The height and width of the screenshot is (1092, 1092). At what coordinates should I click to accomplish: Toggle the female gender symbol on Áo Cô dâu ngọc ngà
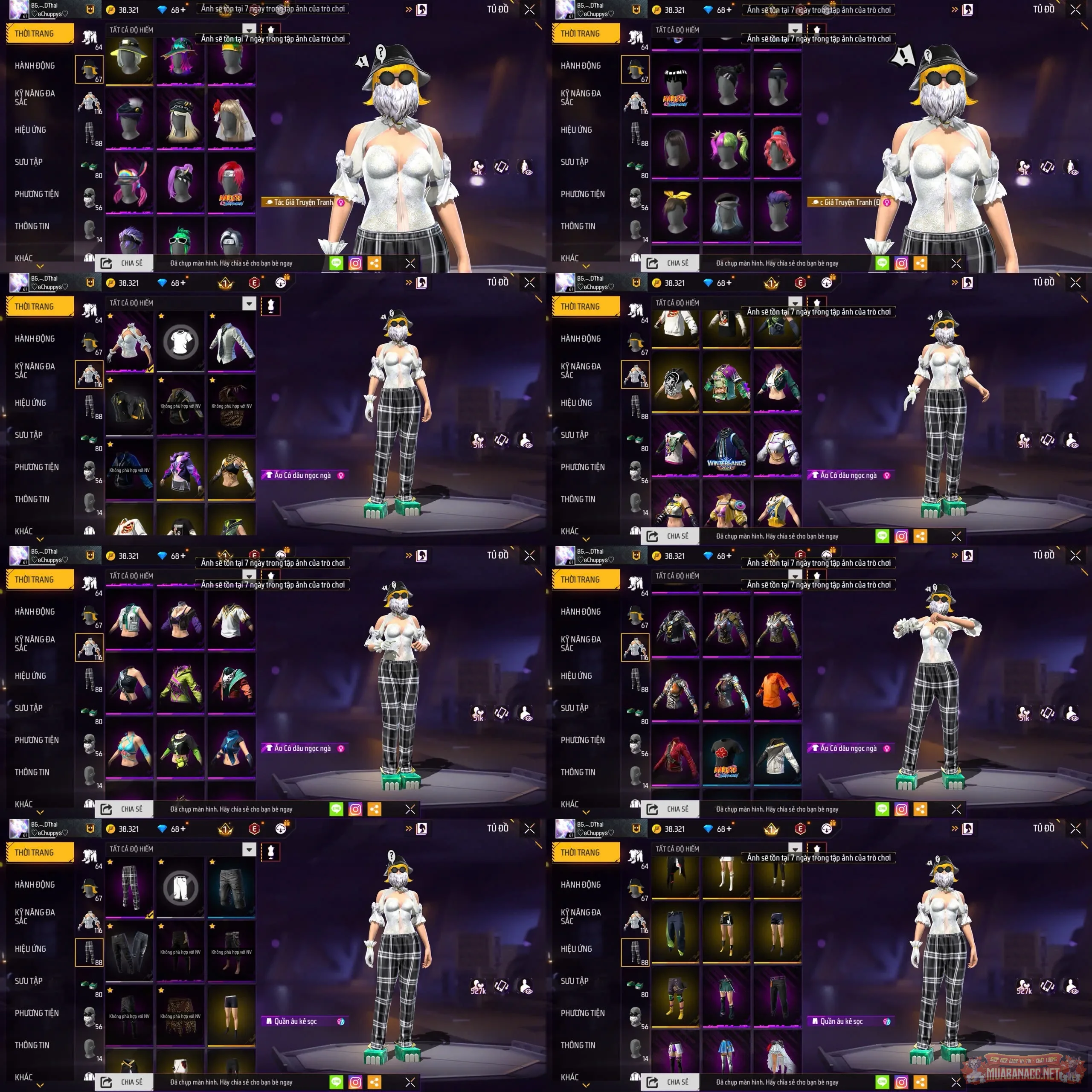coord(340,475)
